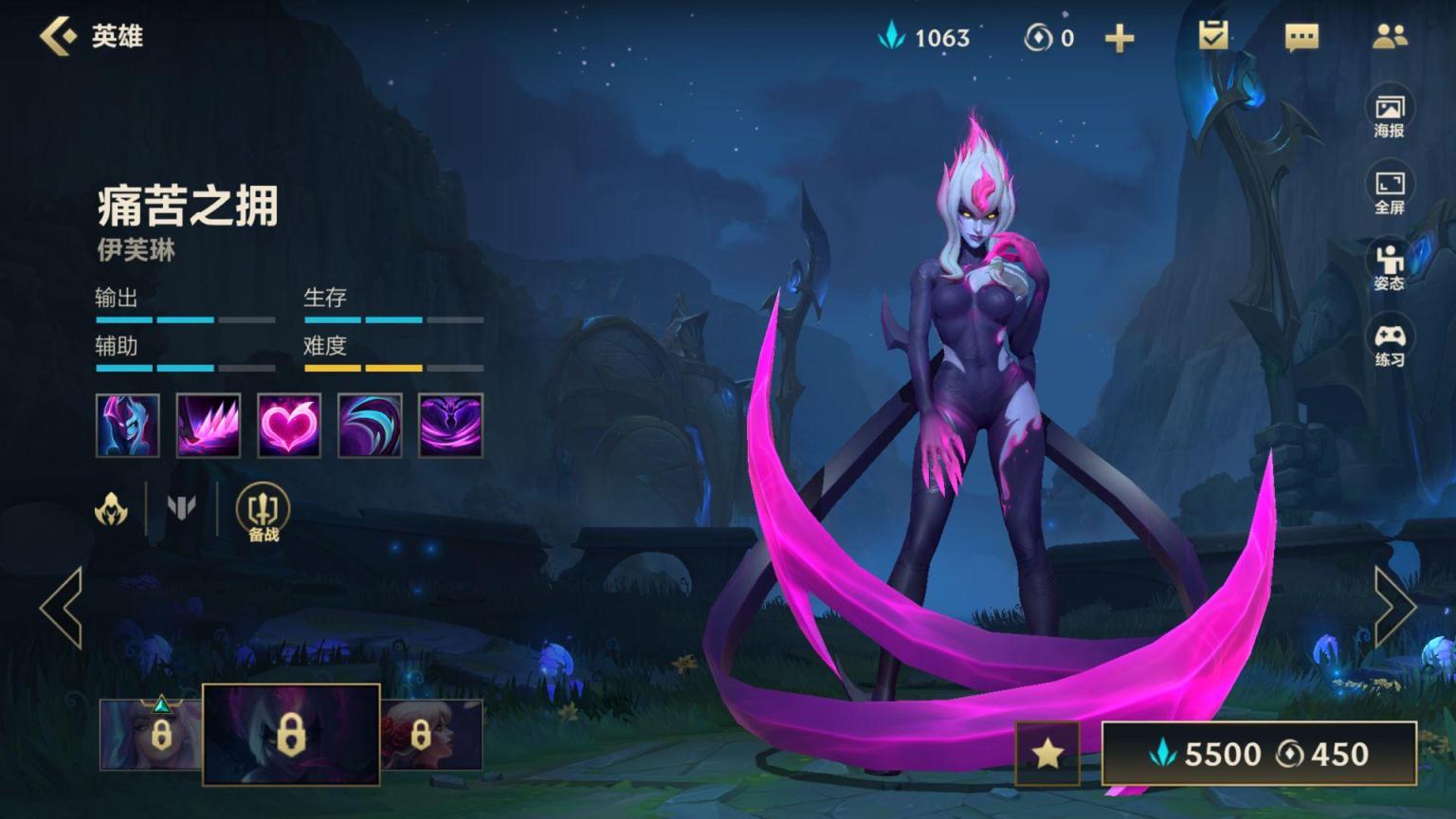The height and width of the screenshot is (819, 1456).
Task: Select the pink spikes ability icon
Action: pos(209,426)
